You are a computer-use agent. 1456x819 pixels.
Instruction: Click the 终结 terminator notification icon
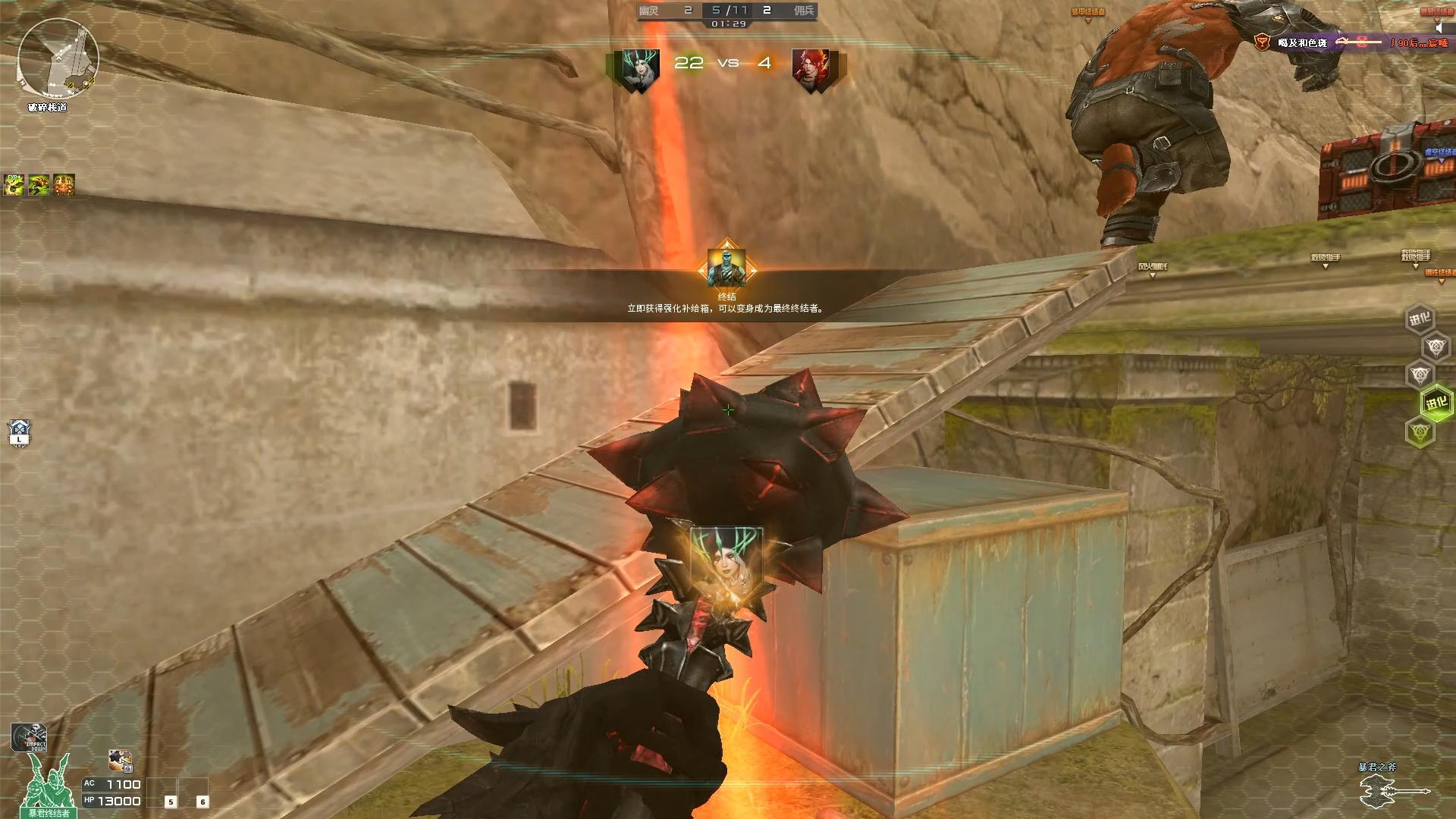(x=726, y=267)
